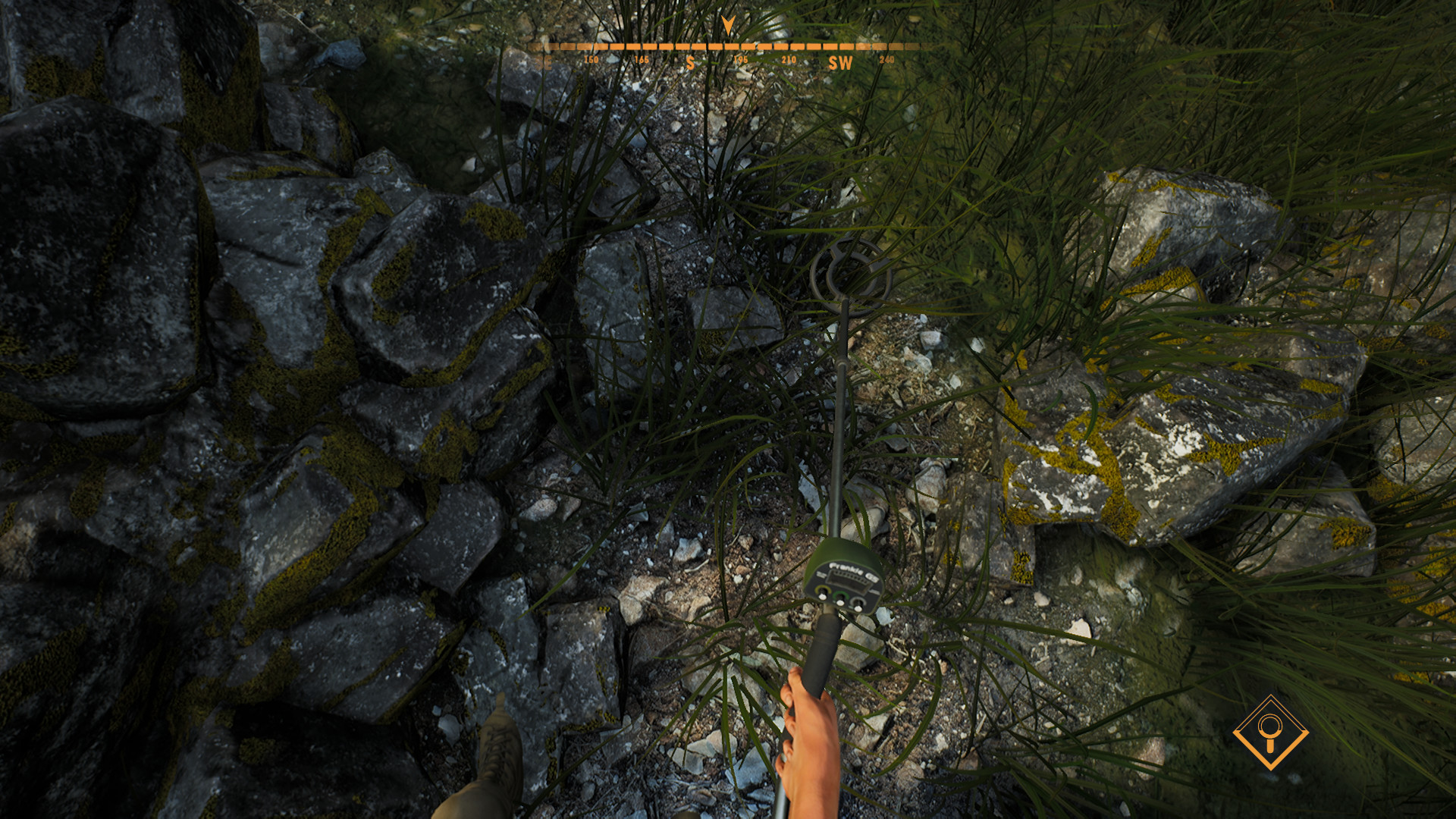
Task: Click the SE marker on the compass bar
Action: pyautogui.click(x=543, y=62)
